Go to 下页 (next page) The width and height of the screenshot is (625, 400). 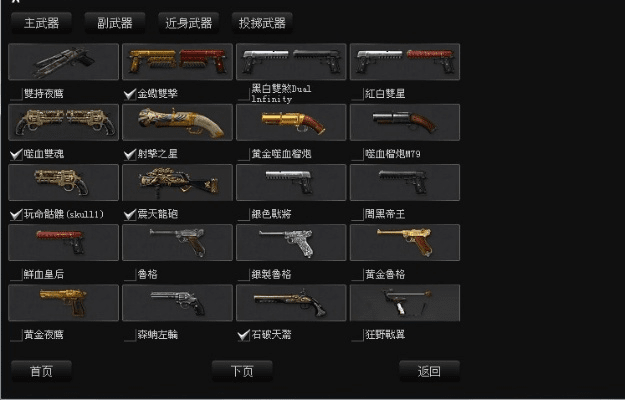(x=242, y=371)
